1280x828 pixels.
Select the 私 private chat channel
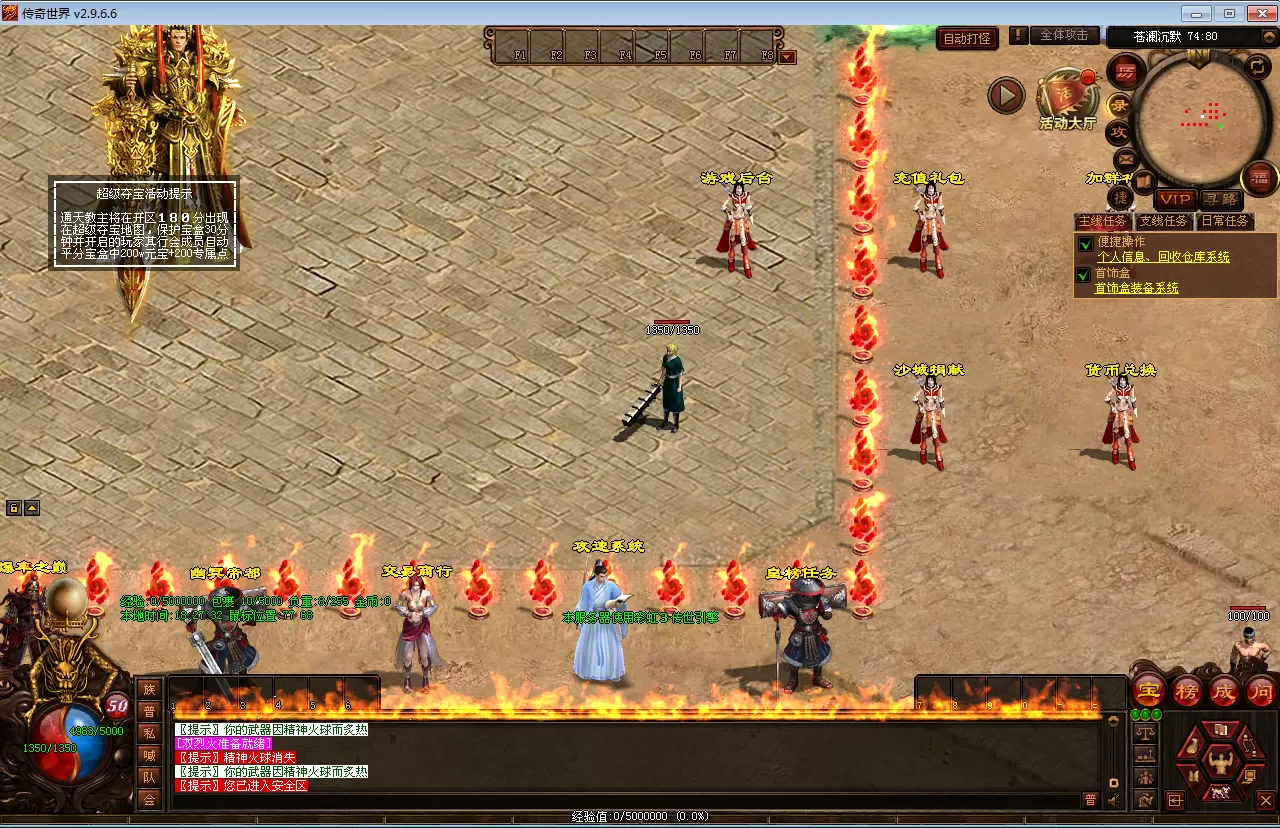pyautogui.click(x=149, y=732)
